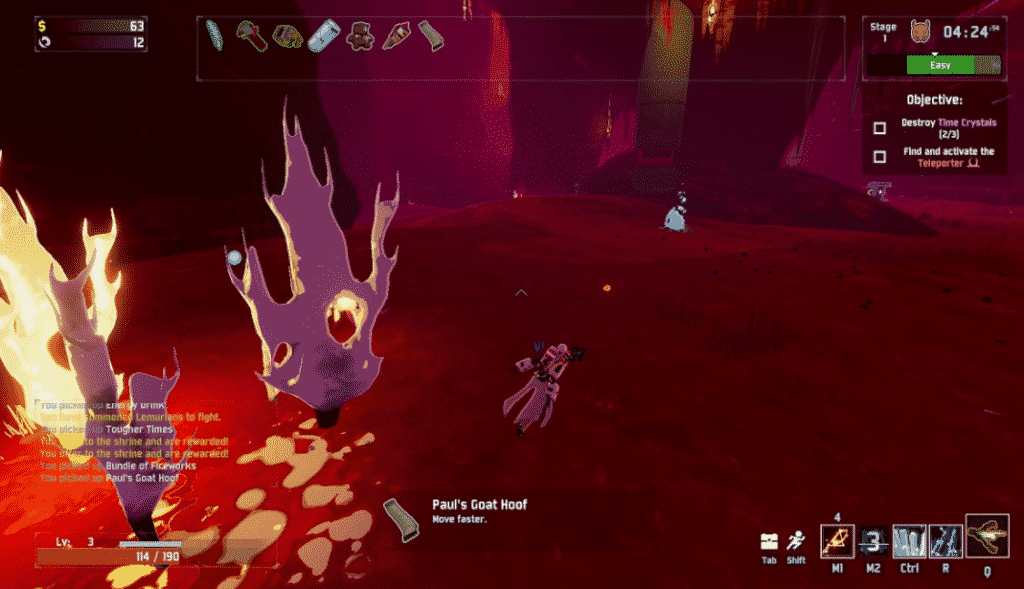Select the blue-green feather-shaped item in the item bar
Viewport: 1024px width, 589px height.
tap(214, 36)
